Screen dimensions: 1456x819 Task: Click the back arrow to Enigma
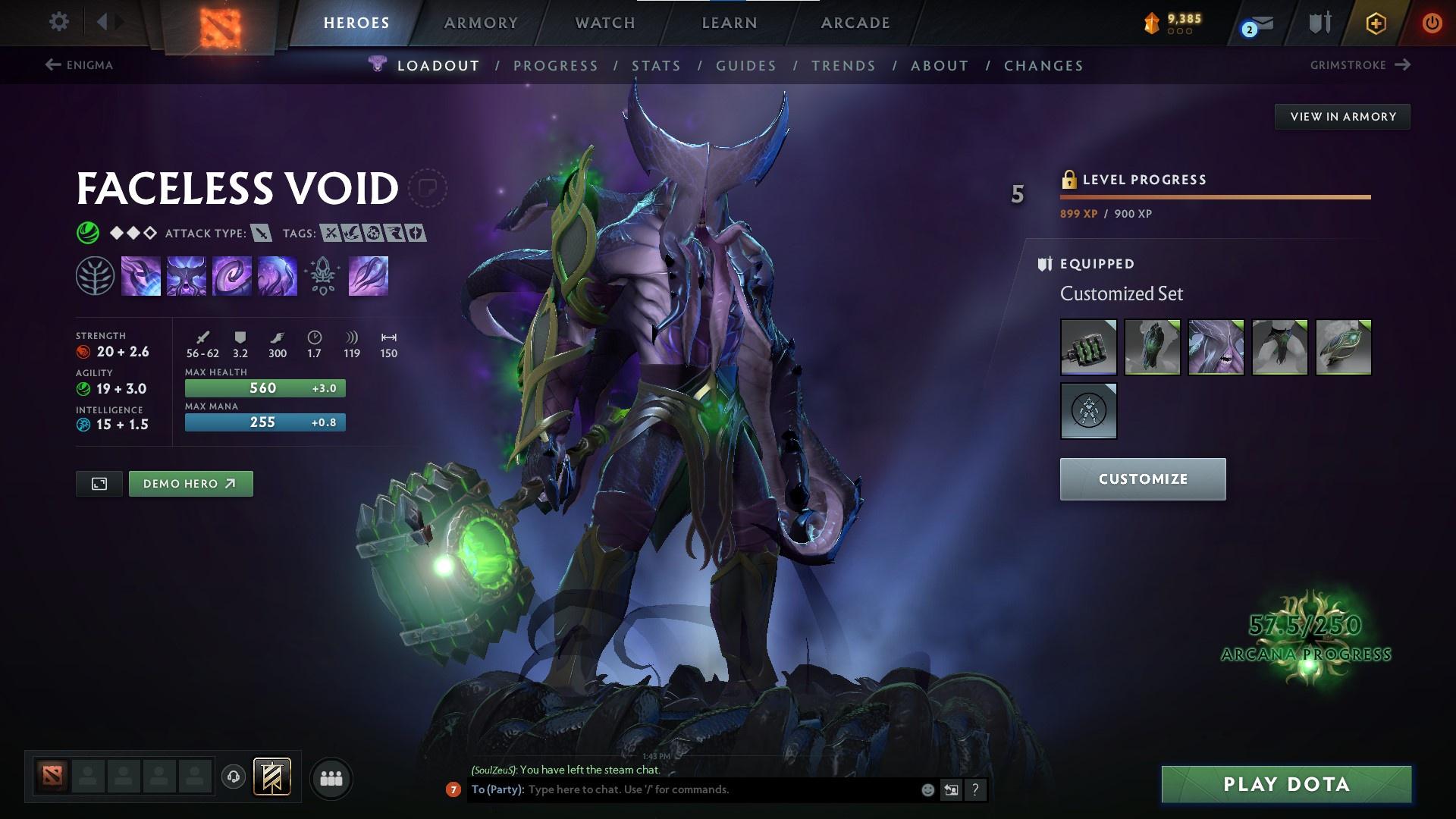[x=52, y=65]
